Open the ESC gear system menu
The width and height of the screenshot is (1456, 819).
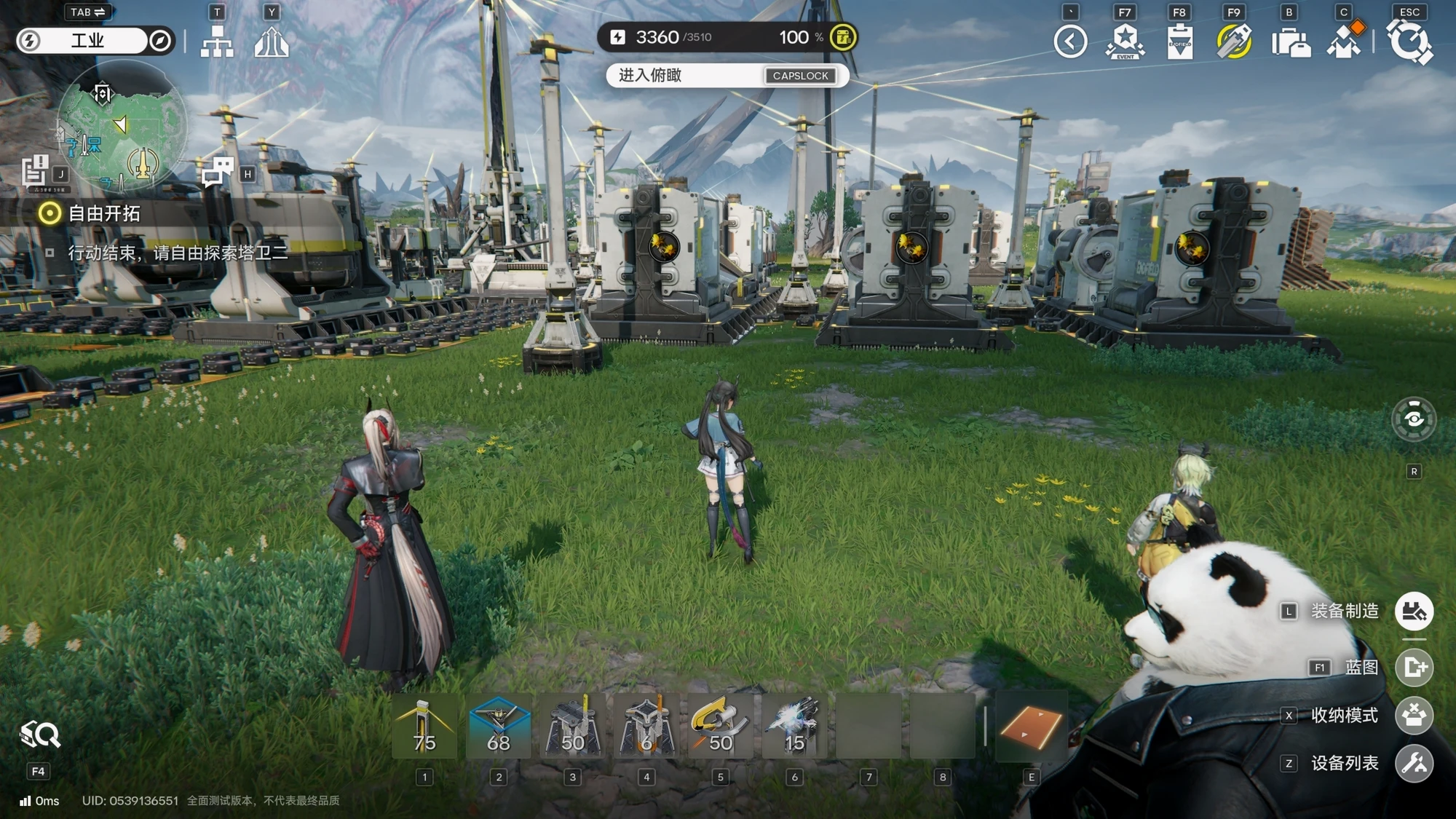1409,41
